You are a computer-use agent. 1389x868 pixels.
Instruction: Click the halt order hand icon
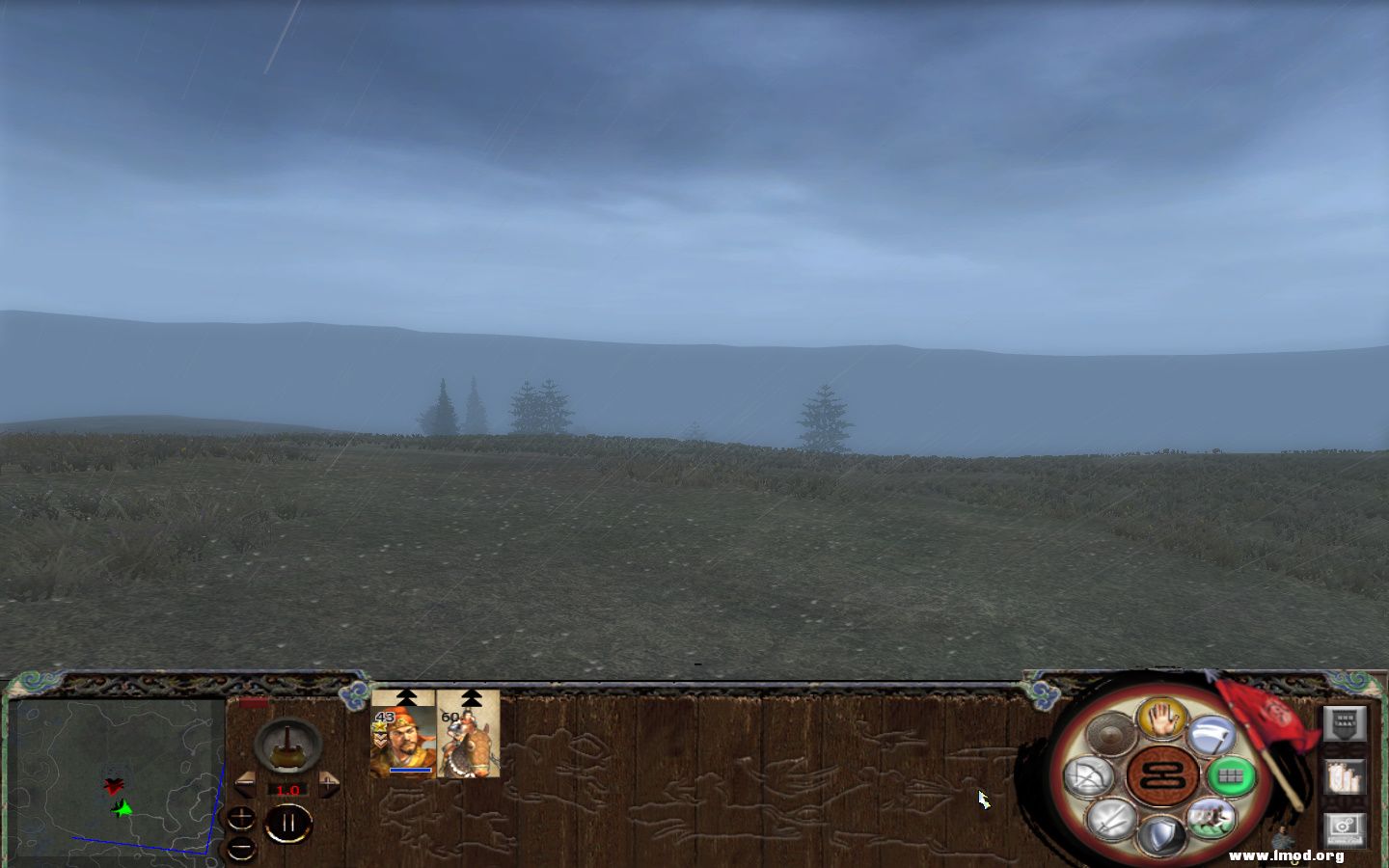[x=1160, y=720]
